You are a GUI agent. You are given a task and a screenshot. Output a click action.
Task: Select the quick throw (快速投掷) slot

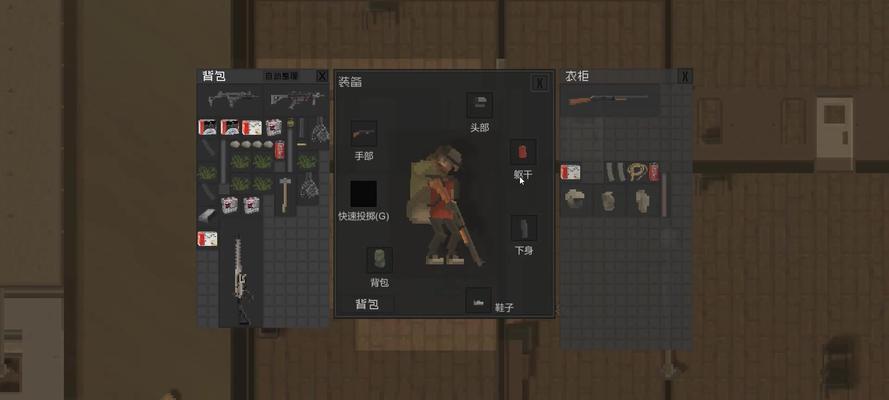pyautogui.click(x=363, y=194)
